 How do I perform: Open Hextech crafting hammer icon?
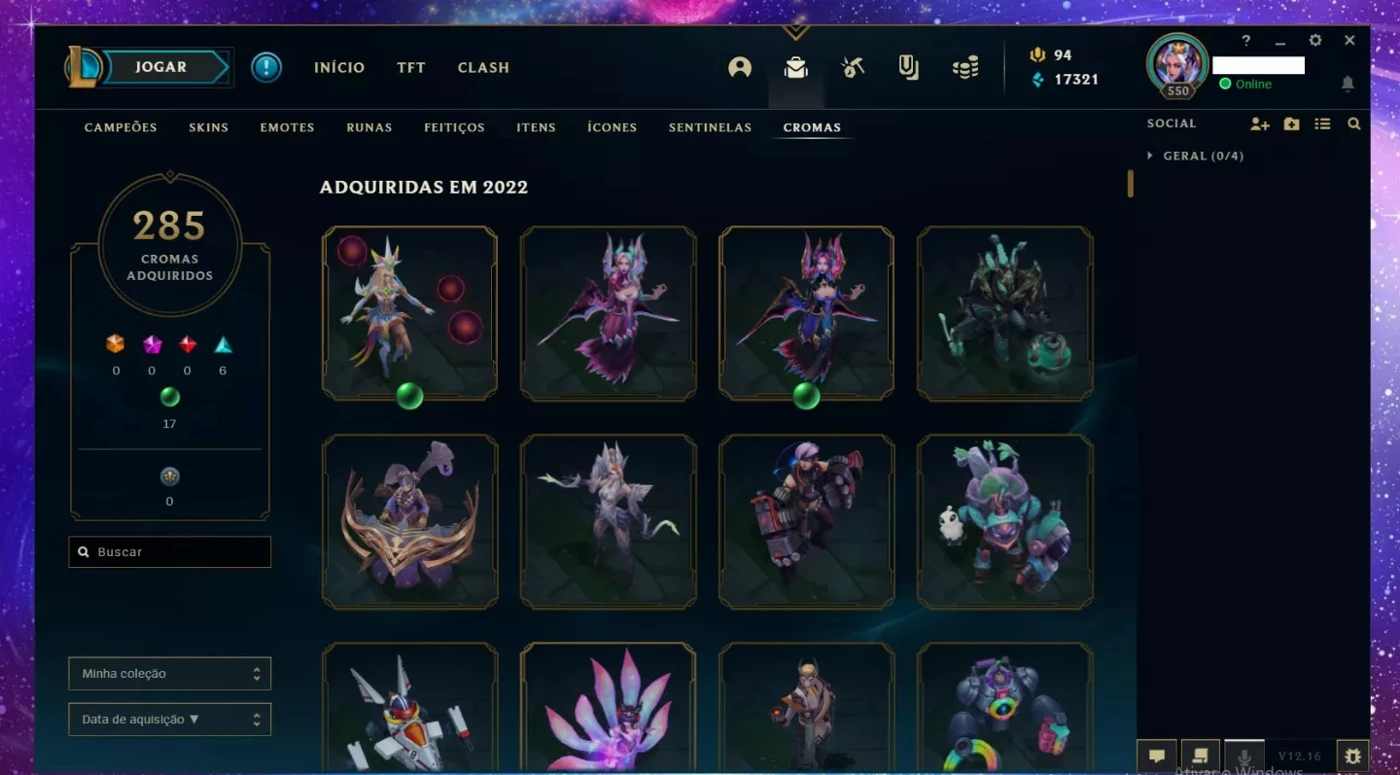coord(851,66)
